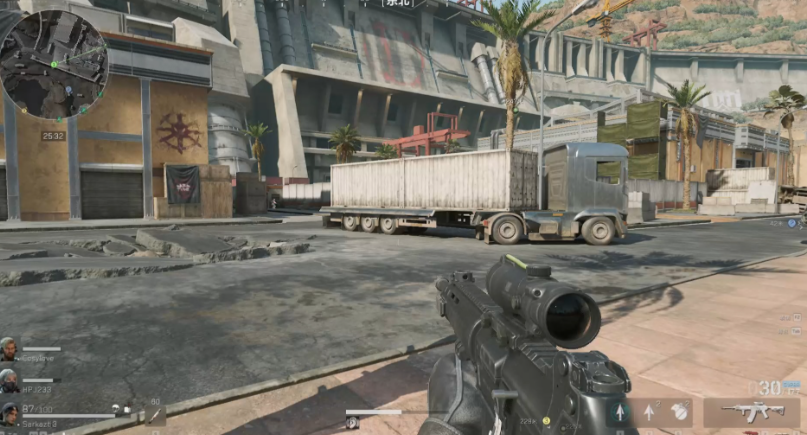Activate the highlighted arrow ability slot
Image resolution: width=807 pixels, height=435 pixels.
click(x=620, y=412)
